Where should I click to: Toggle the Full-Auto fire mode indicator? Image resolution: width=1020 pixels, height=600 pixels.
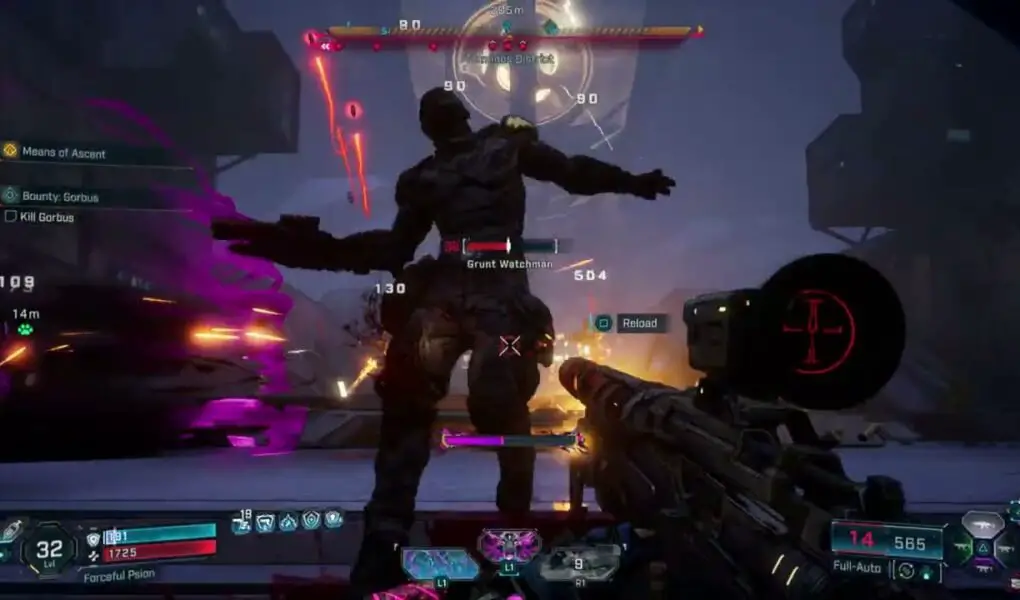coord(856,567)
